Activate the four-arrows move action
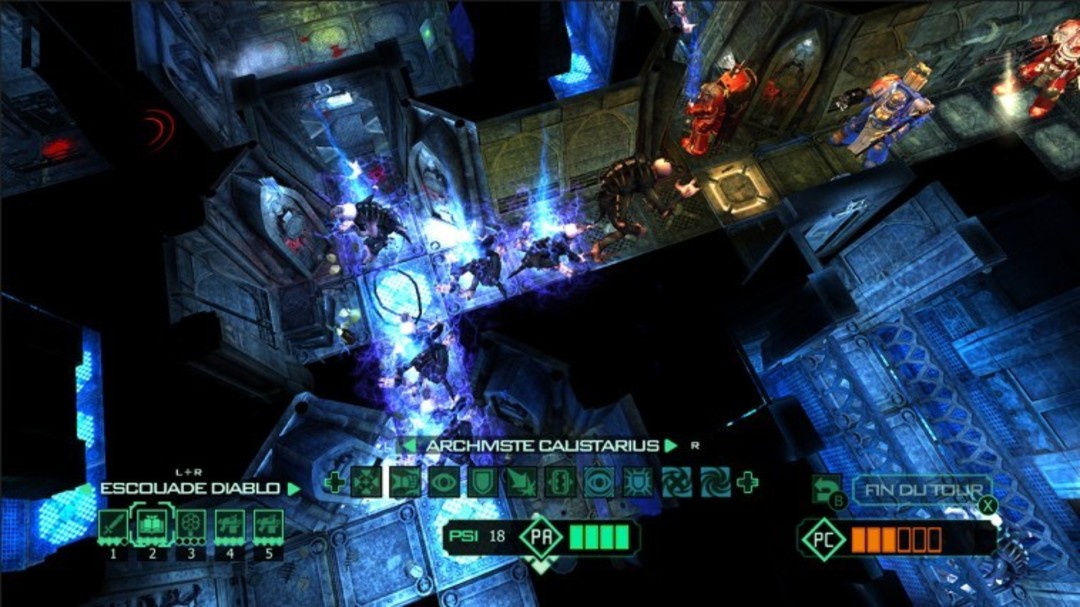The height and width of the screenshot is (607, 1080). click(x=367, y=483)
